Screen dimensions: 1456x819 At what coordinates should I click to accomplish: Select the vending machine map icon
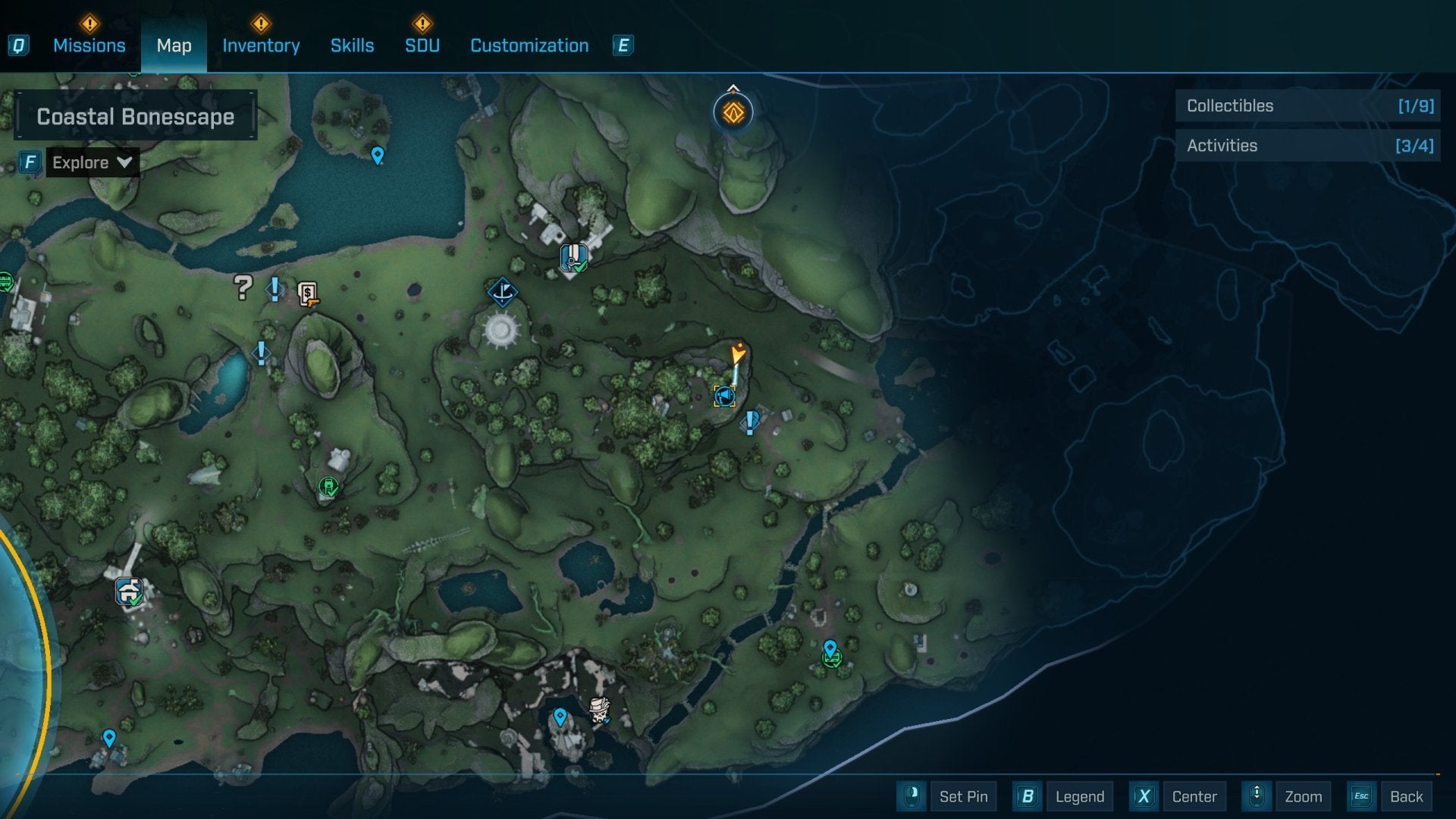(x=307, y=293)
